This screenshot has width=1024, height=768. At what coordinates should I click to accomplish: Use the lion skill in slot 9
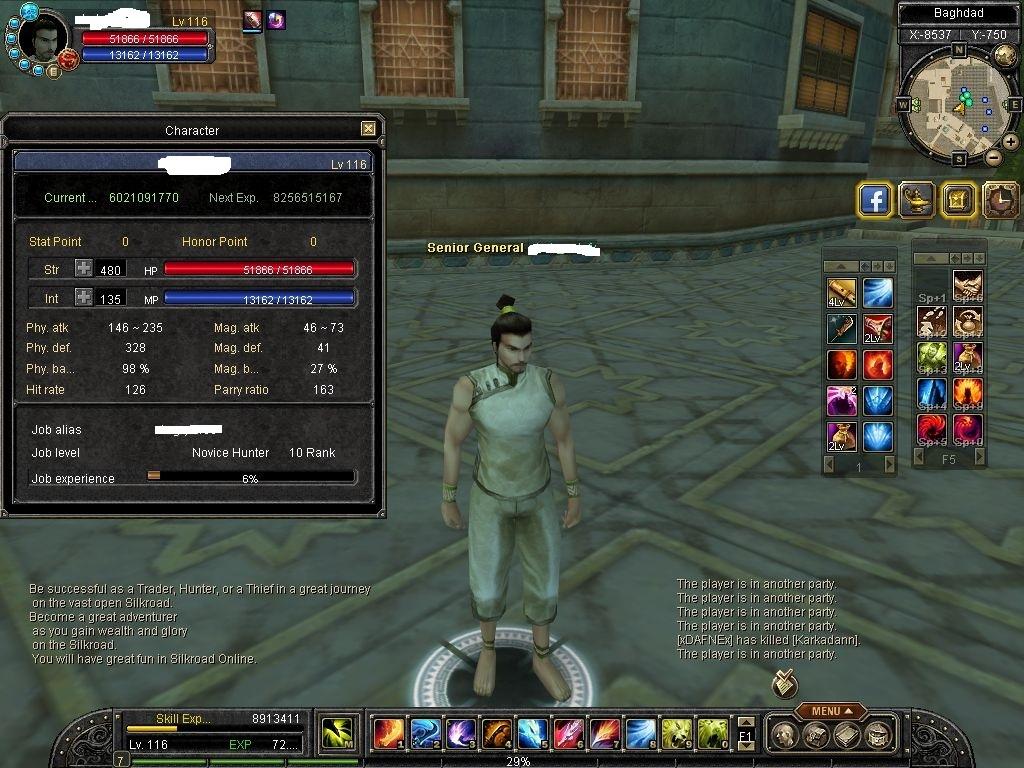[x=676, y=734]
